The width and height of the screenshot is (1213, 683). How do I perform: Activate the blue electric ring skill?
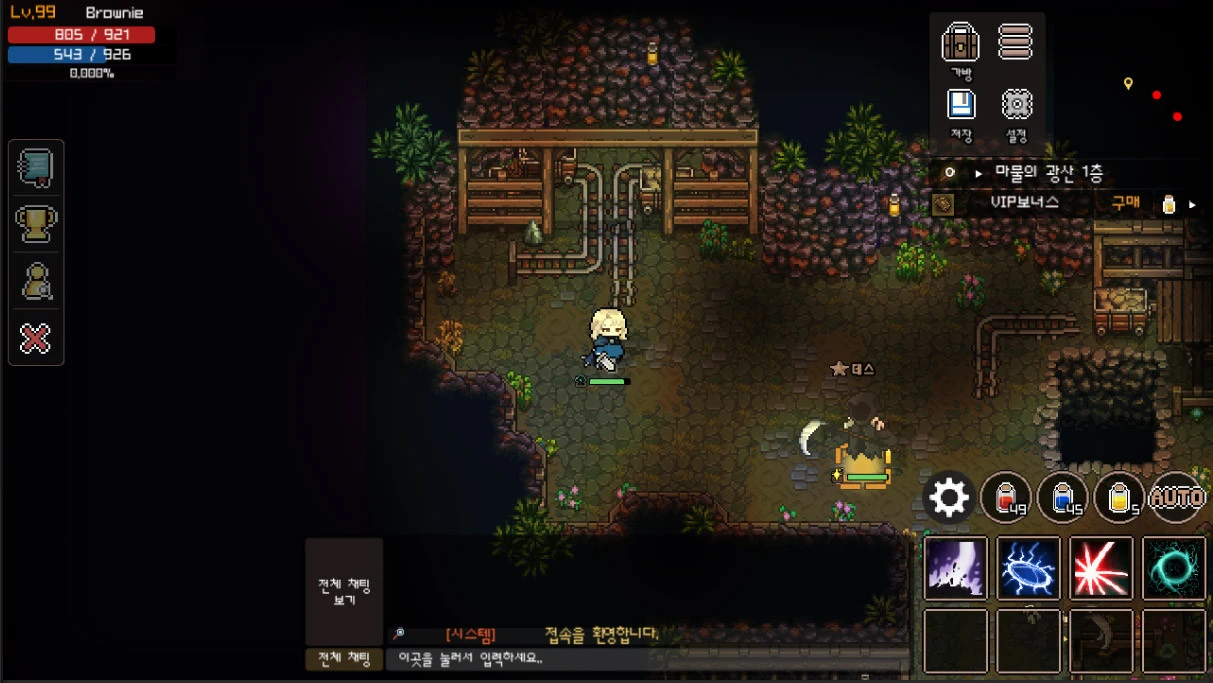coord(1028,568)
